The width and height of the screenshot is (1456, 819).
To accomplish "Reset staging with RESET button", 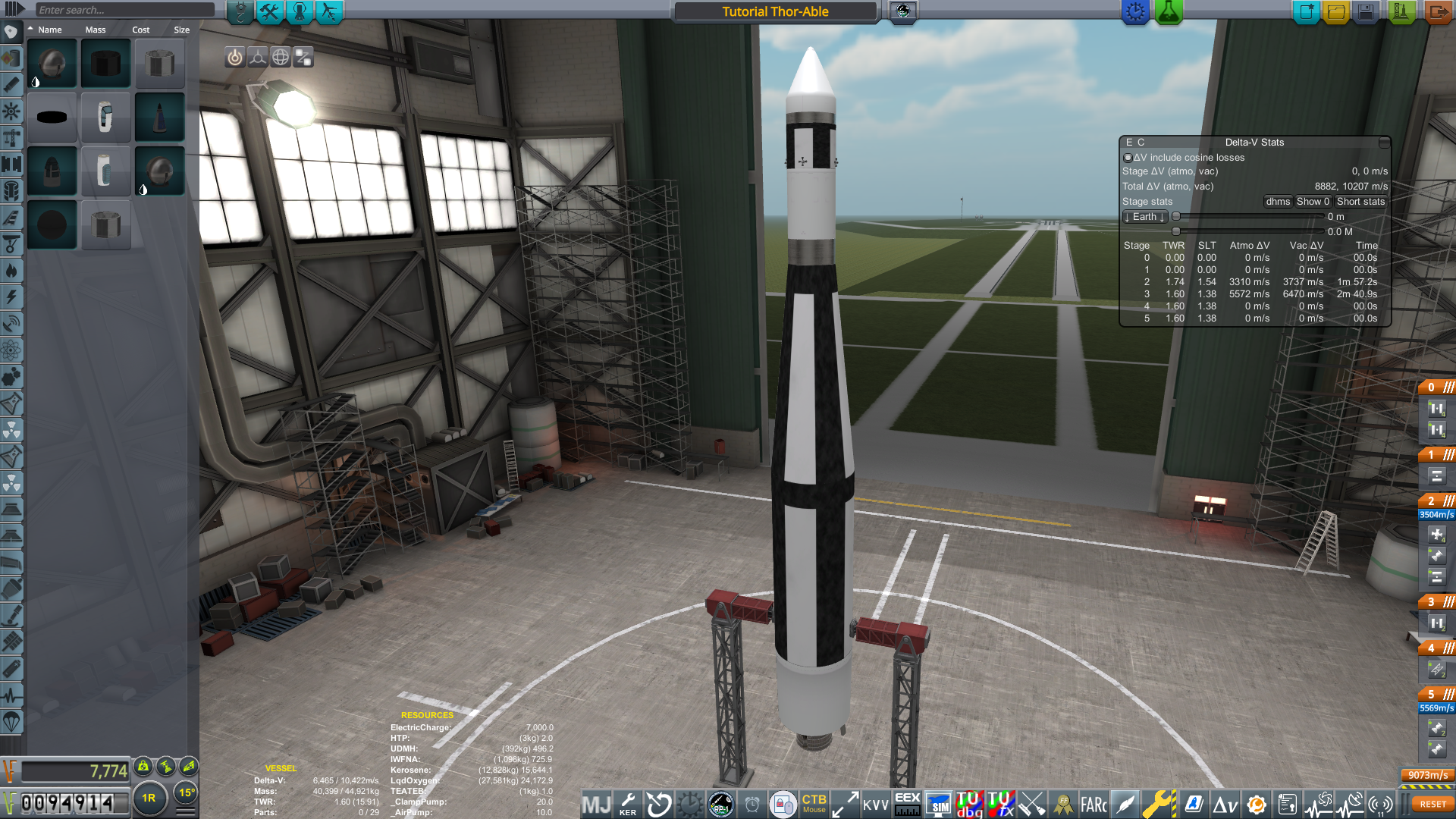I will tap(1432, 804).
